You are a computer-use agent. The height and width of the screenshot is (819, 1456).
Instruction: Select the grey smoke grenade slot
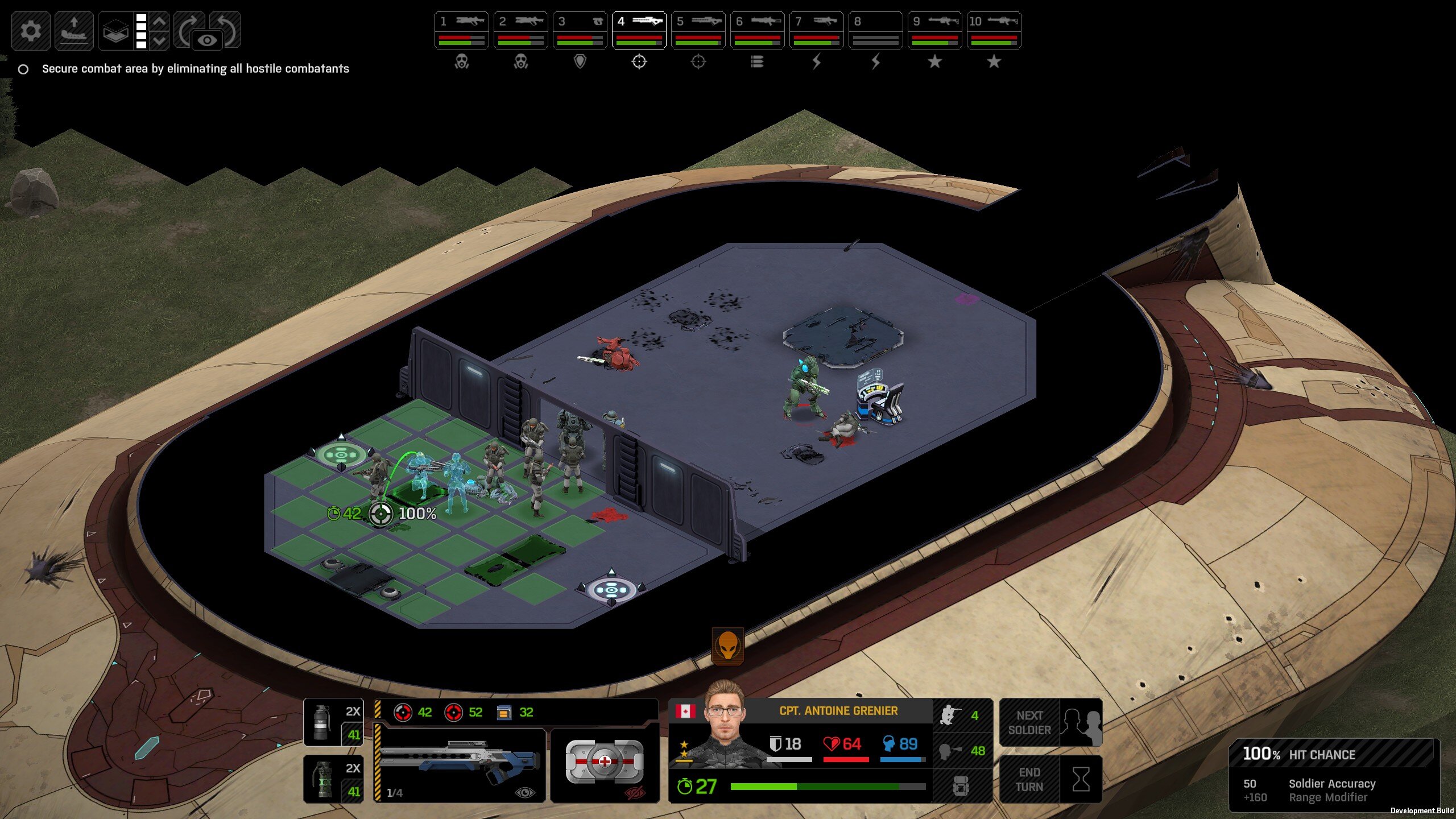click(x=333, y=722)
